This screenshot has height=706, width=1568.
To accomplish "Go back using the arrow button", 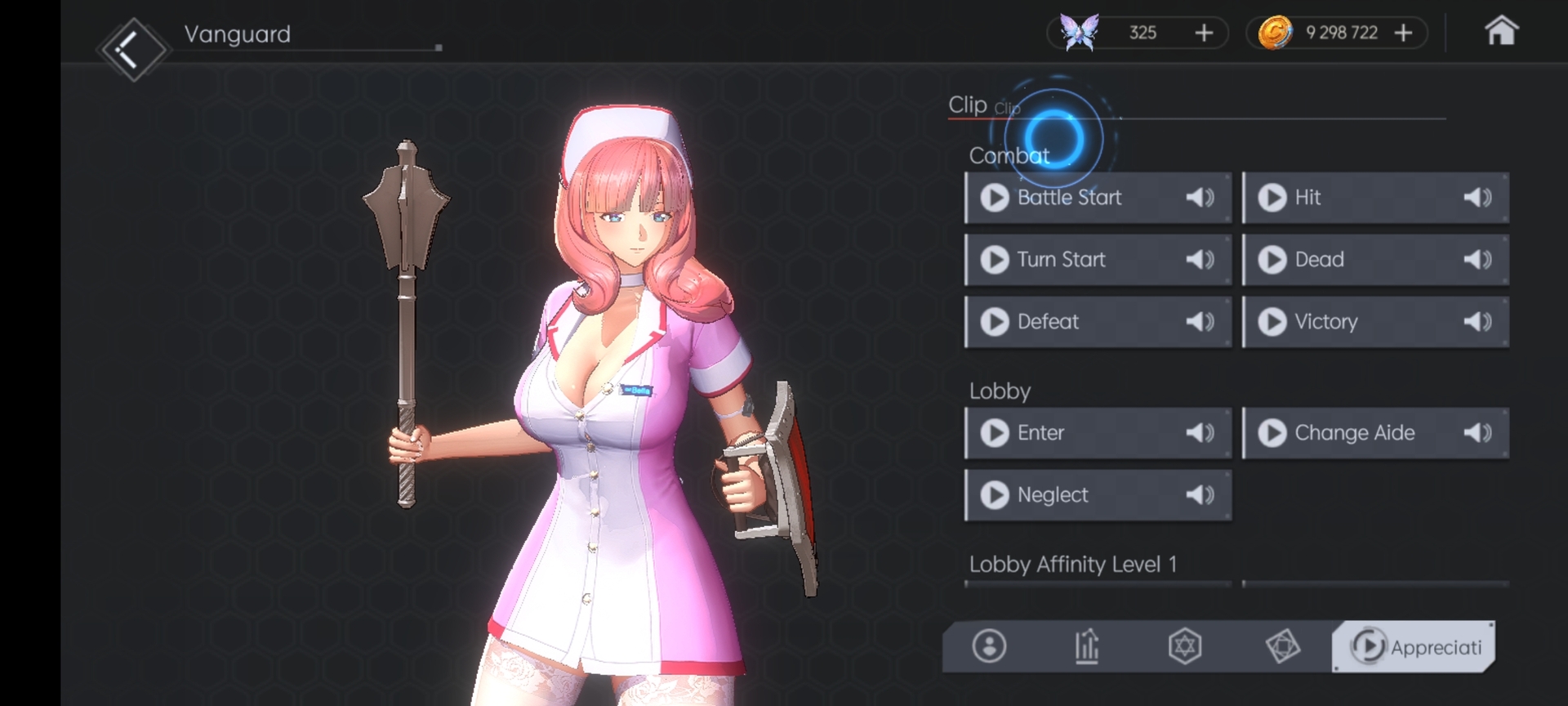I will coord(132,51).
